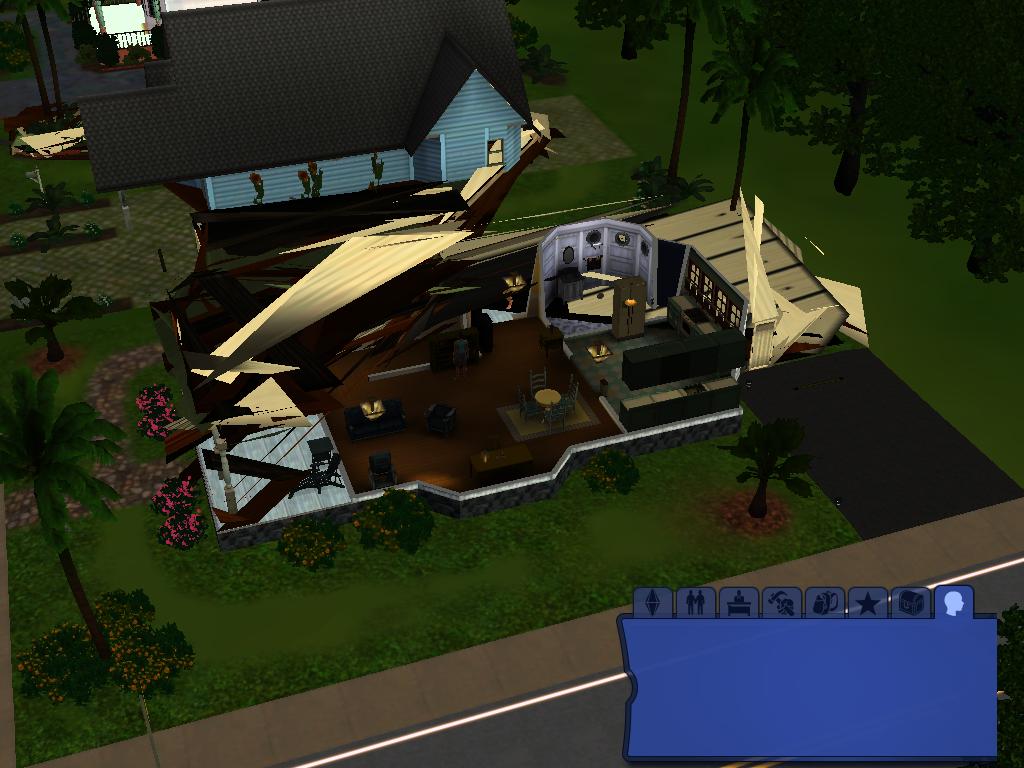The width and height of the screenshot is (1024, 768).
Task: Open the plumbob Simology tab
Action: (x=653, y=603)
